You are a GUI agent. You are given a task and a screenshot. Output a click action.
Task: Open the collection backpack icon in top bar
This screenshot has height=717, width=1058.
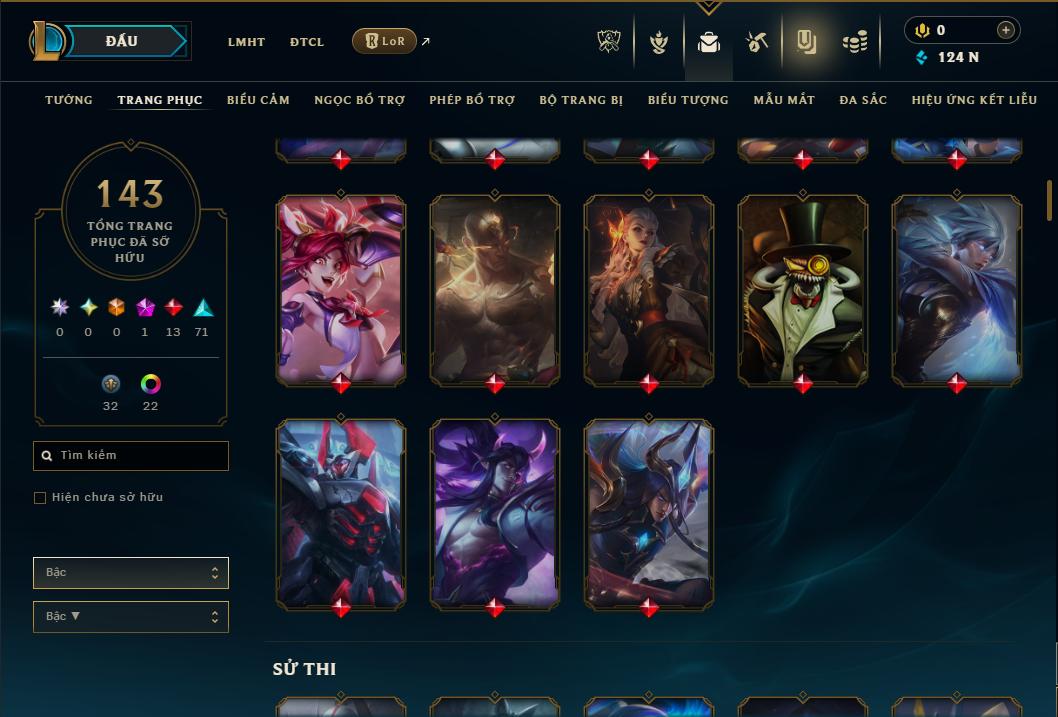pyautogui.click(x=709, y=42)
